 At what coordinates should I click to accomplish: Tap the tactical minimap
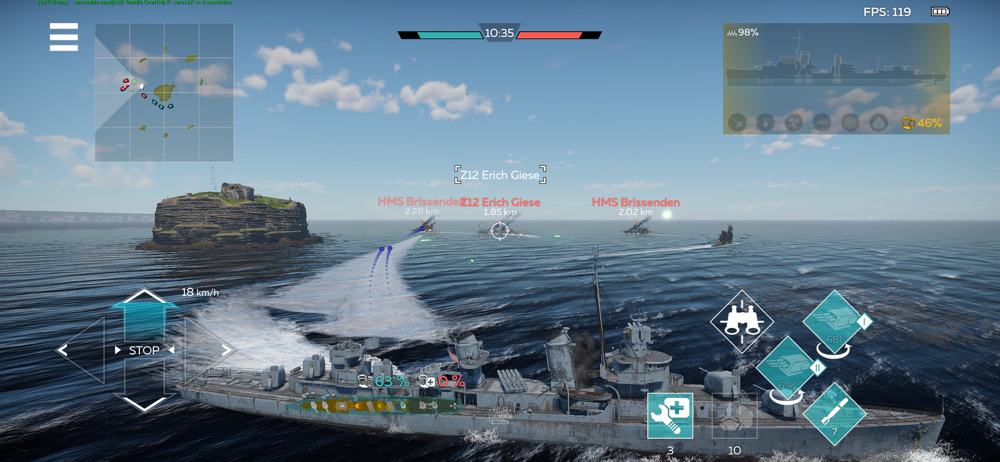[164, 92]
